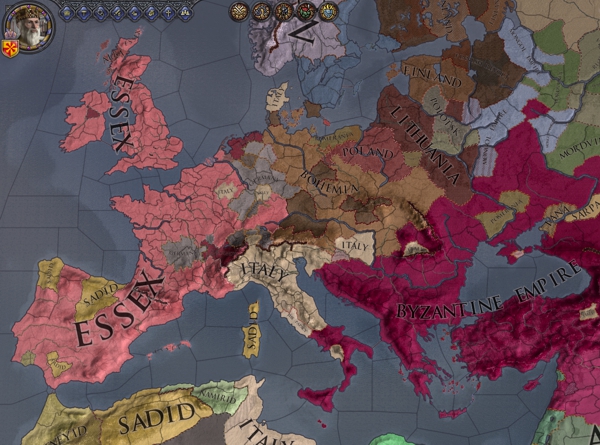
Task: Open the tab with two figures icon
Action: click(184, 12)
